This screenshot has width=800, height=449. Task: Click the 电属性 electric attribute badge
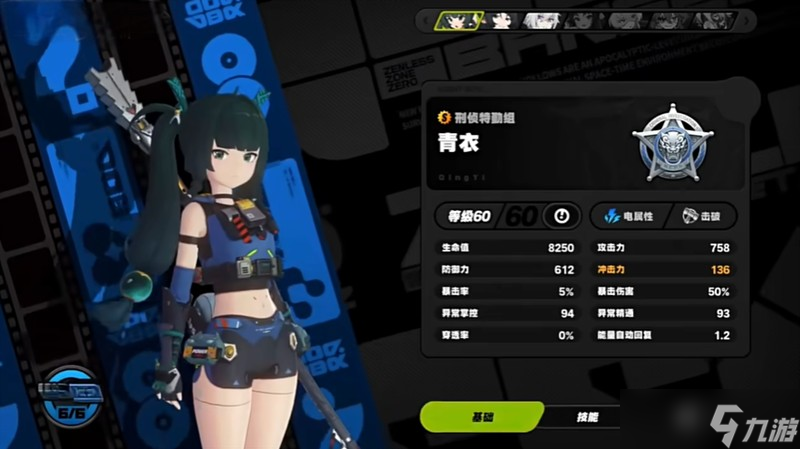pos(629,216)
